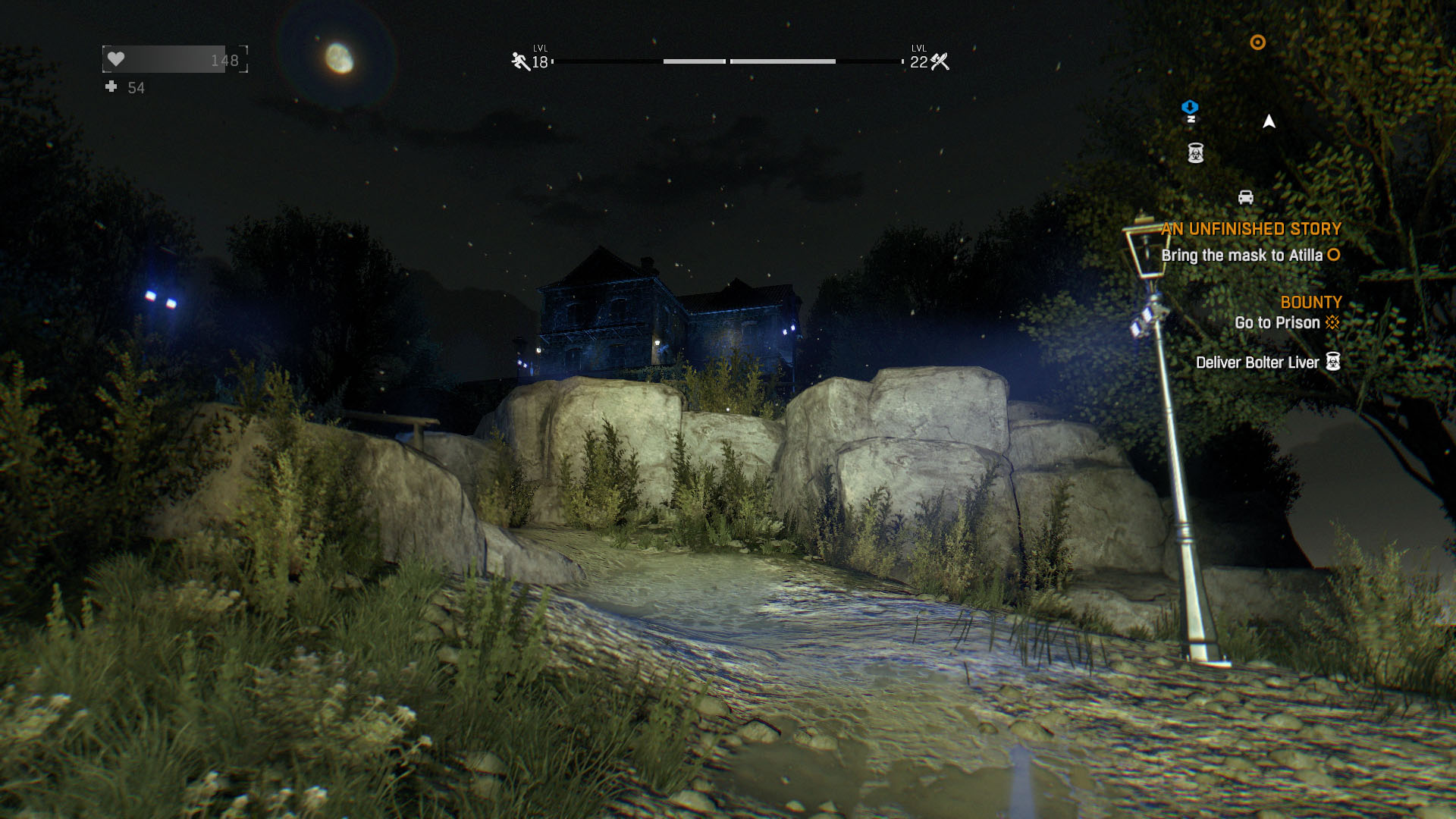Choose the Deliver Bolter Liver objective

pyautogui.click(x=1257, y=362)
